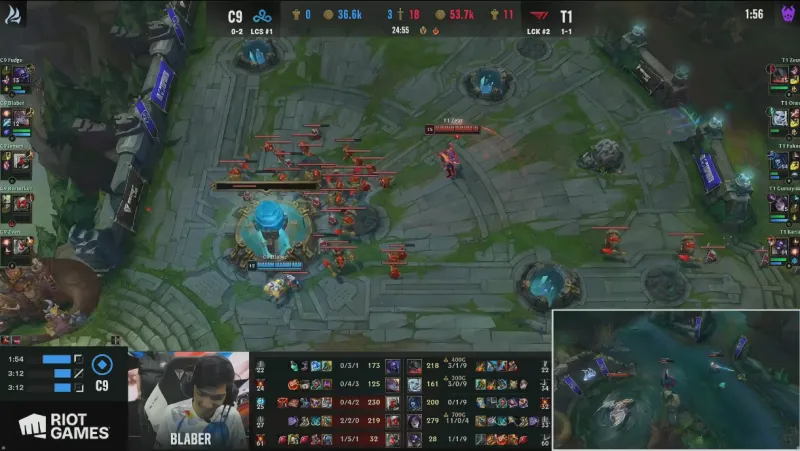Select the T1 Zeus player panel
The image size is (800, 451).
[782, 74]
